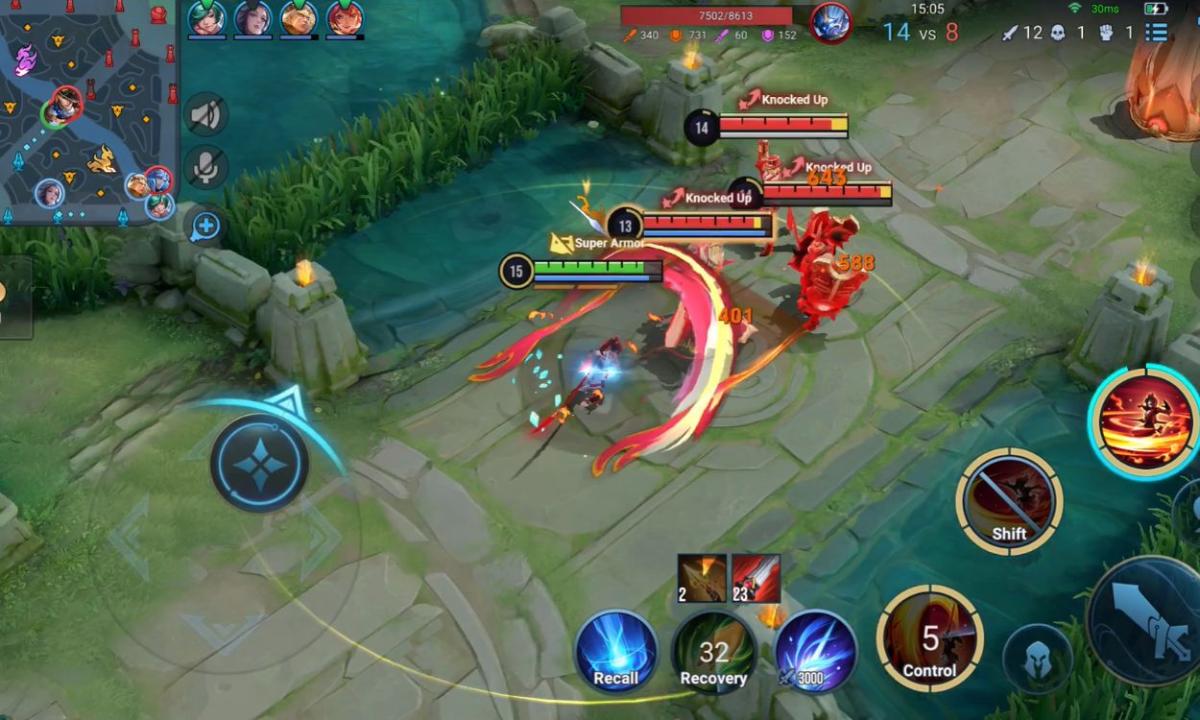Toggle the muted microphone icon
The width and height of the screenshot is (1200, 720).
pyautogui.click(x=206, y=167)
